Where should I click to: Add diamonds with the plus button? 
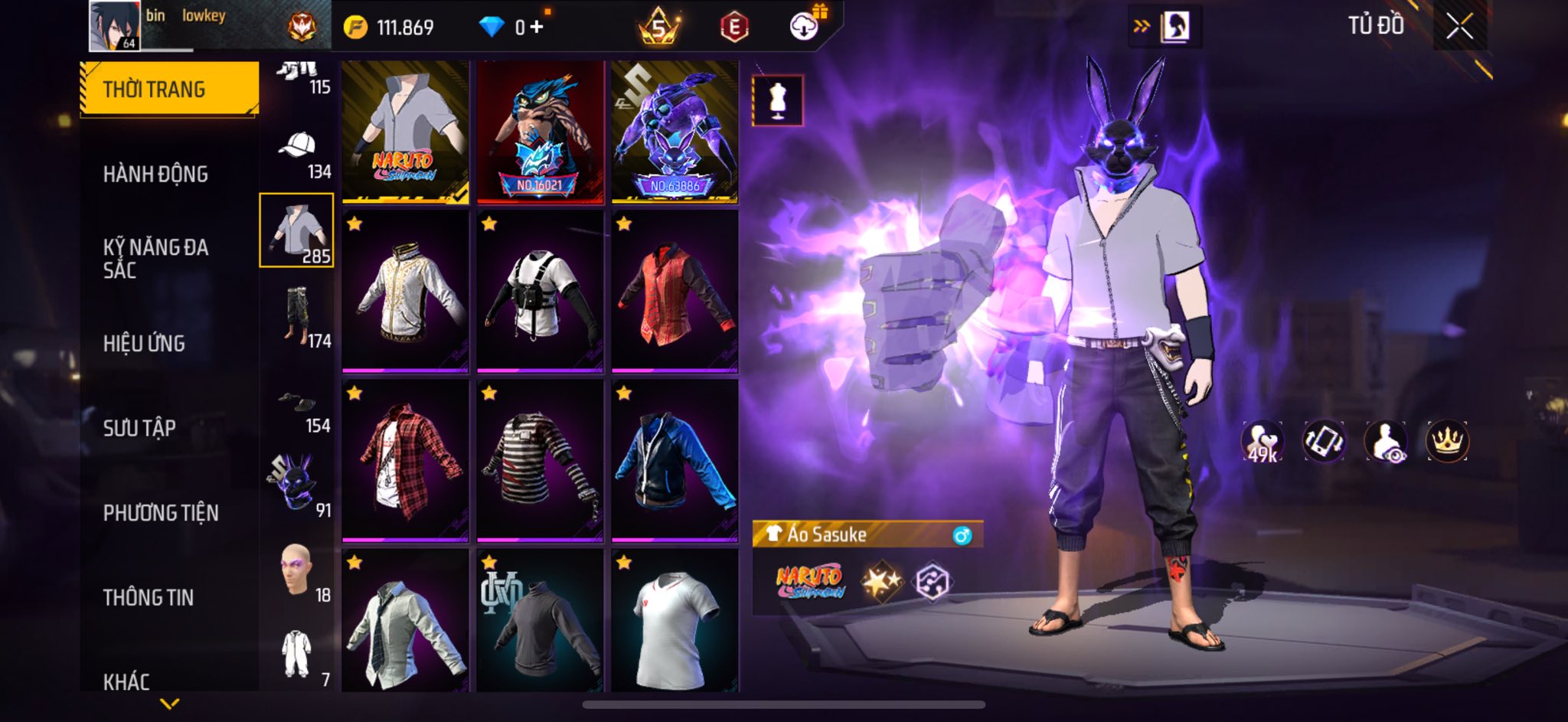[537, 28]
